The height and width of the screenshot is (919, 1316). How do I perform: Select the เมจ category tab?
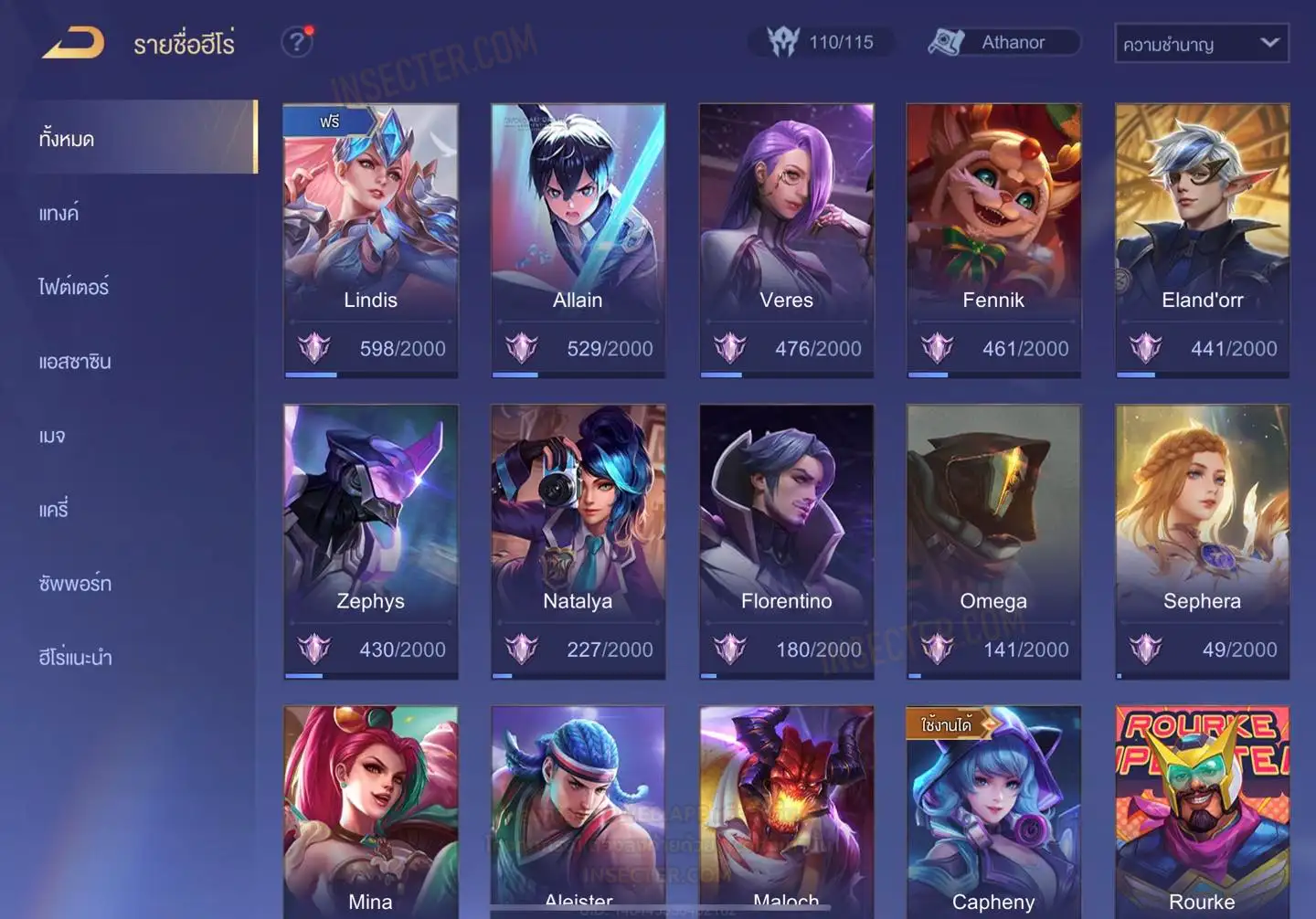tap(52, 436)
